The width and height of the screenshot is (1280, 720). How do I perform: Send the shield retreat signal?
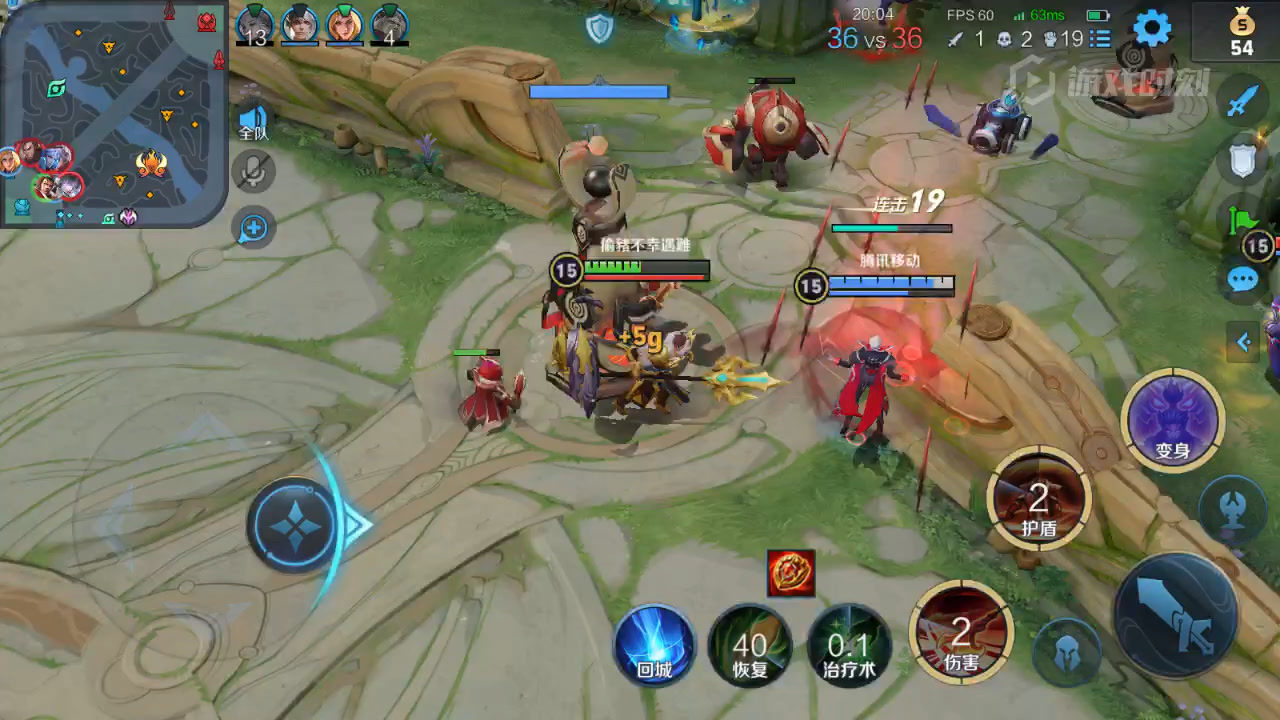(1242, 159)
